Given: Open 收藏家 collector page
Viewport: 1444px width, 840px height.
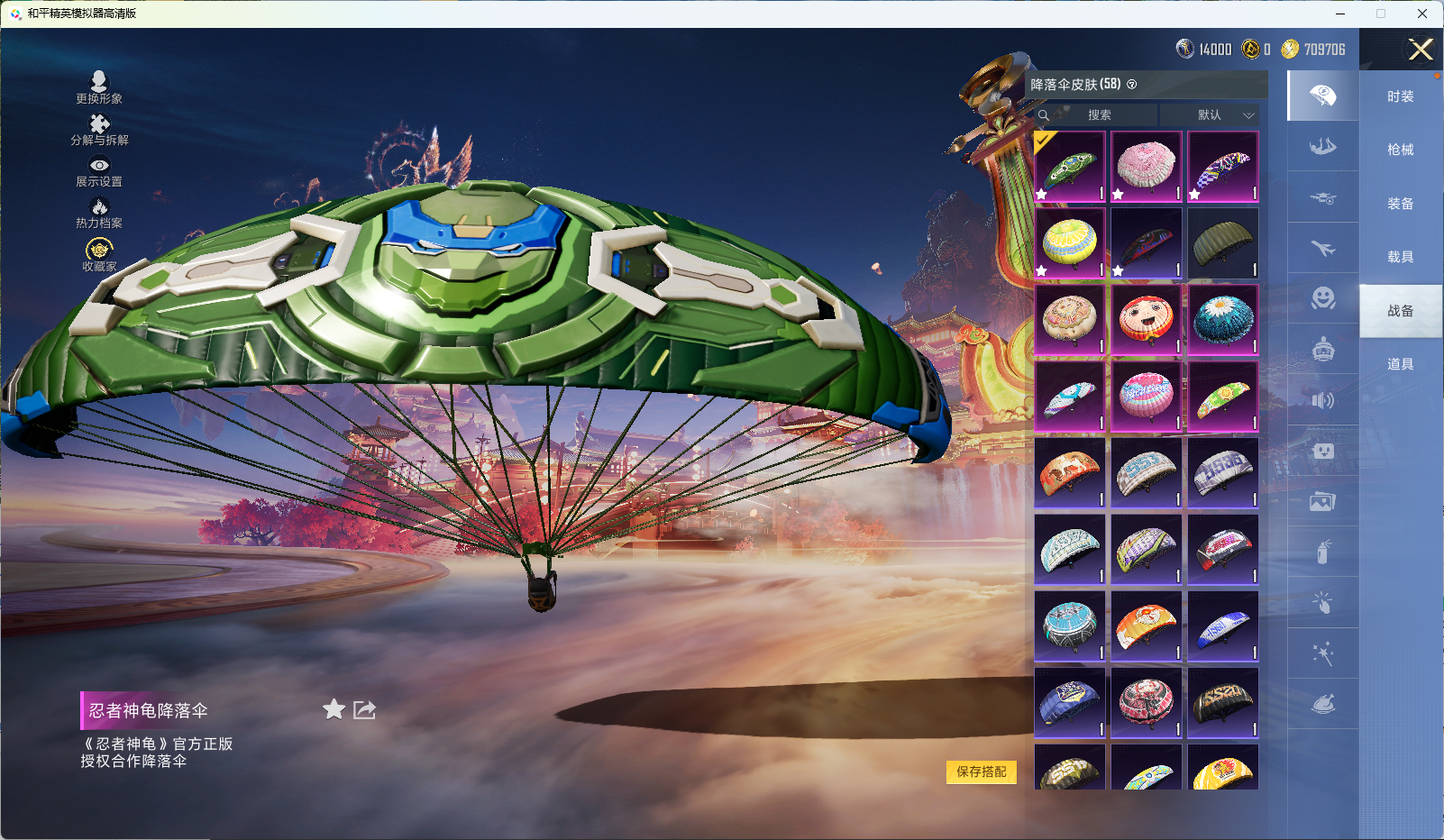Looking at the screenshot, I should click(x=99, y=255).
